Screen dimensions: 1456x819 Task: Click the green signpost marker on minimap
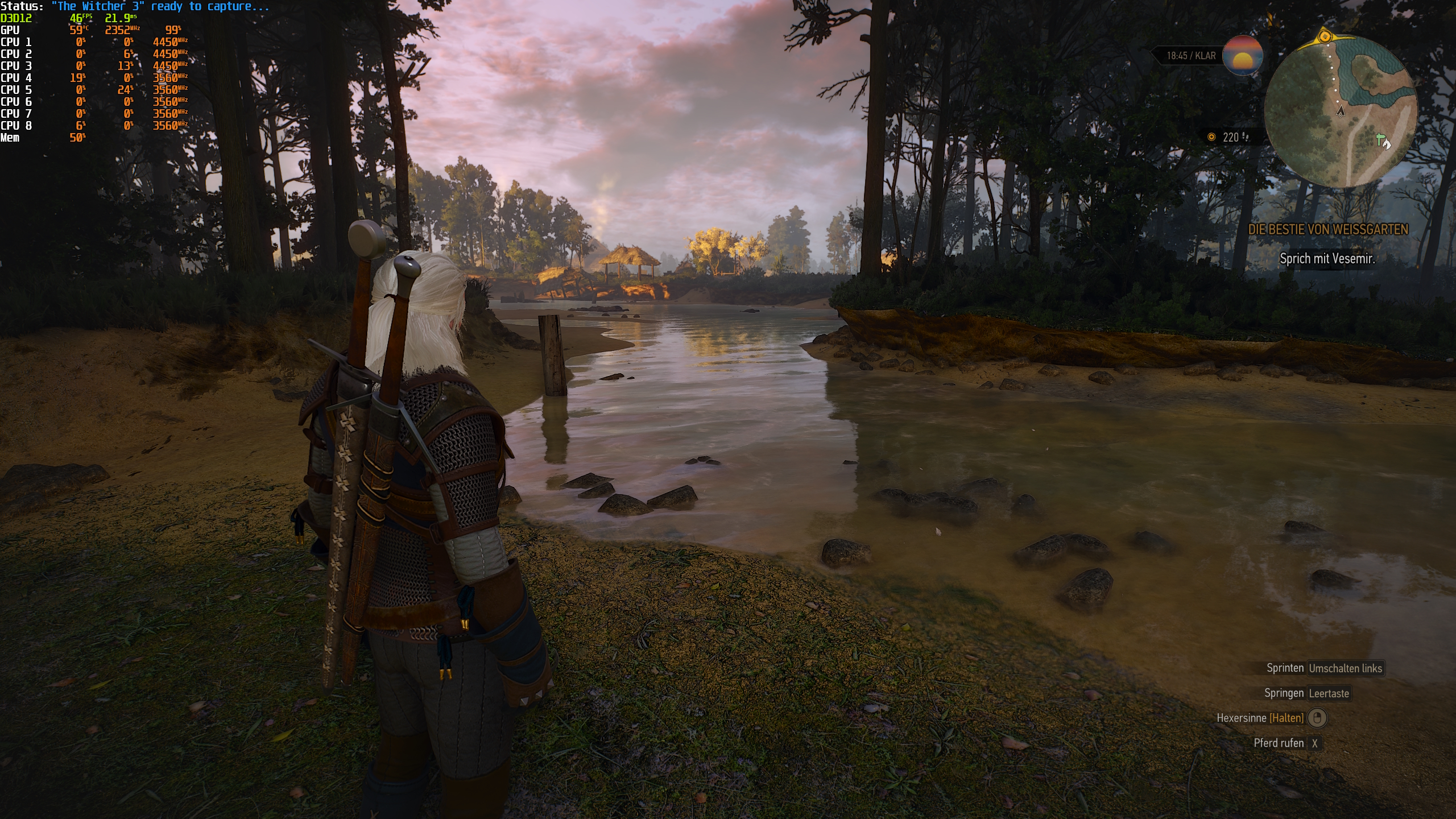coord(1379,138)
